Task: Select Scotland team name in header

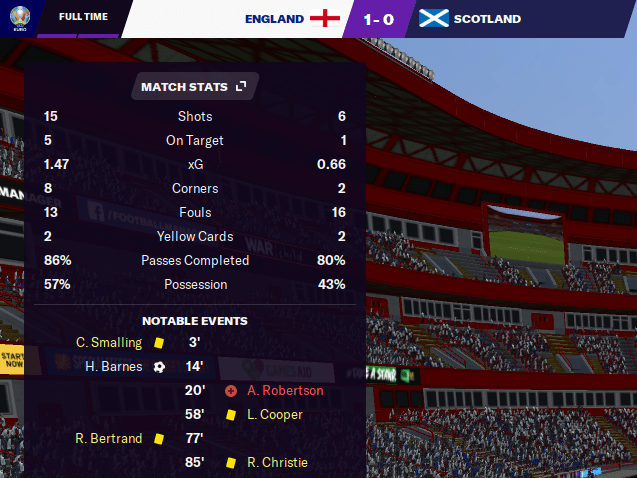Action: 487,19
